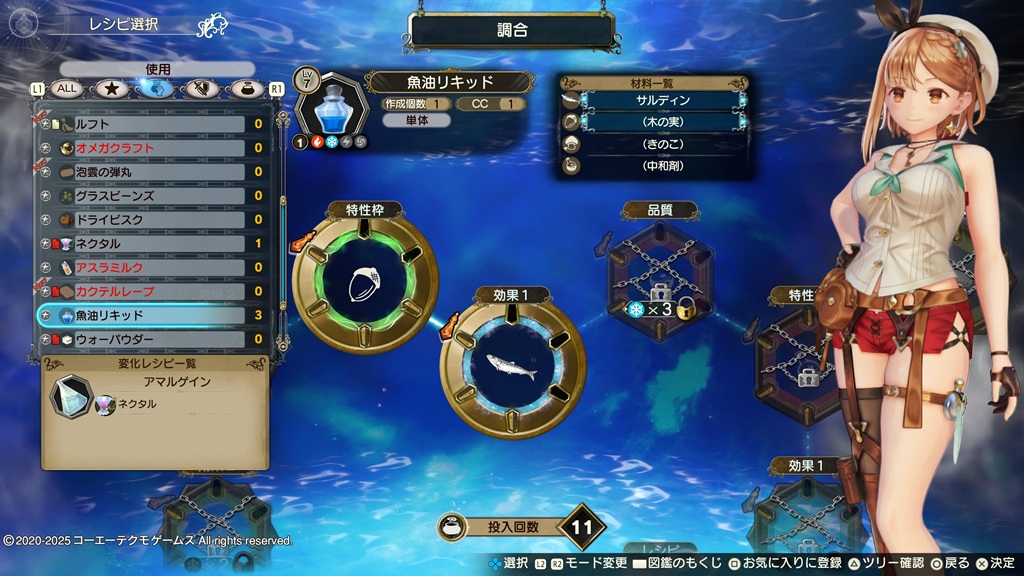
Task: Select the (木の実) material entry
Action: [662, 122]
